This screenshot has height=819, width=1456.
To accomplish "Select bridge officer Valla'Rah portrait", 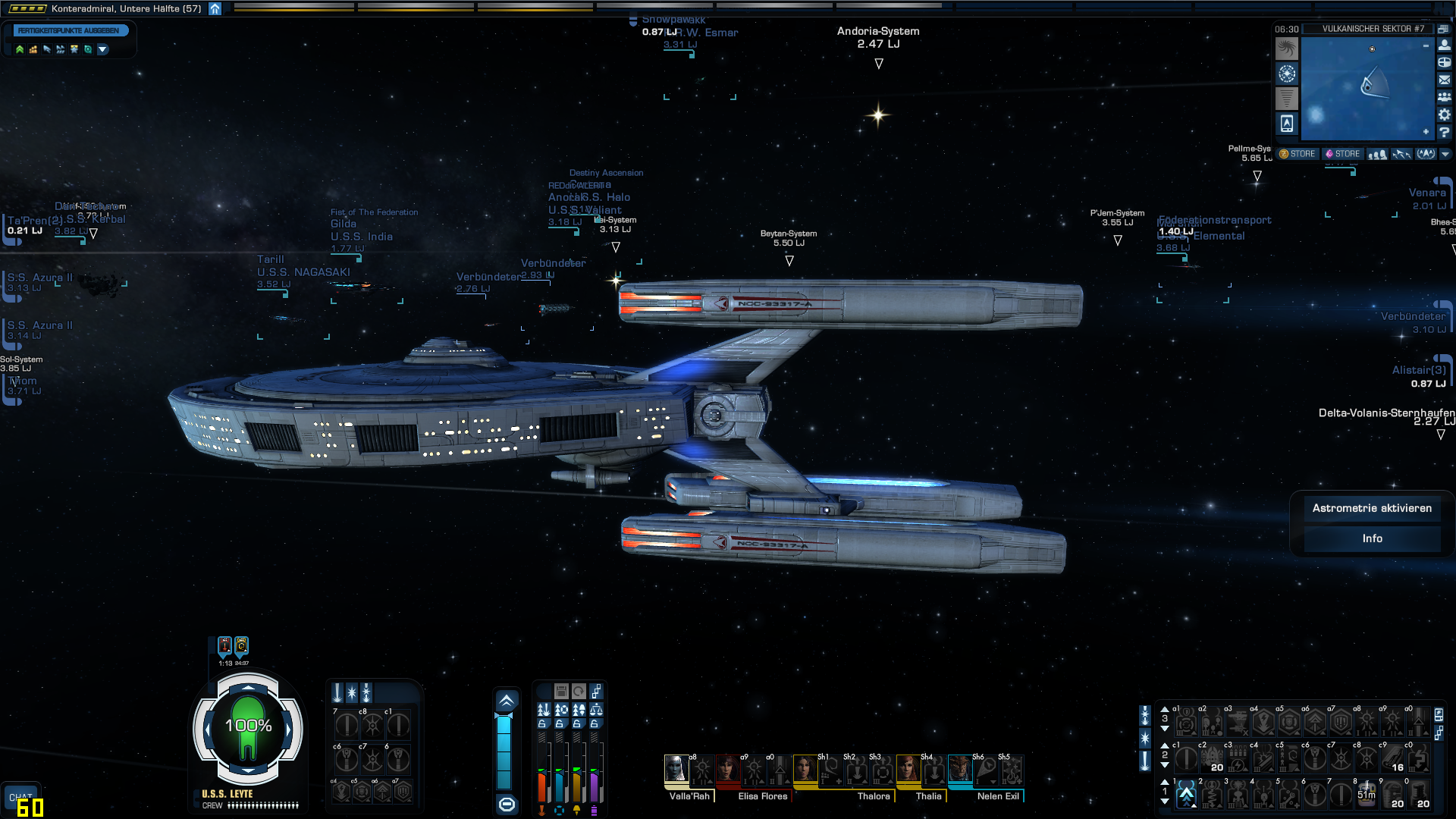I will tap(676, 769).
